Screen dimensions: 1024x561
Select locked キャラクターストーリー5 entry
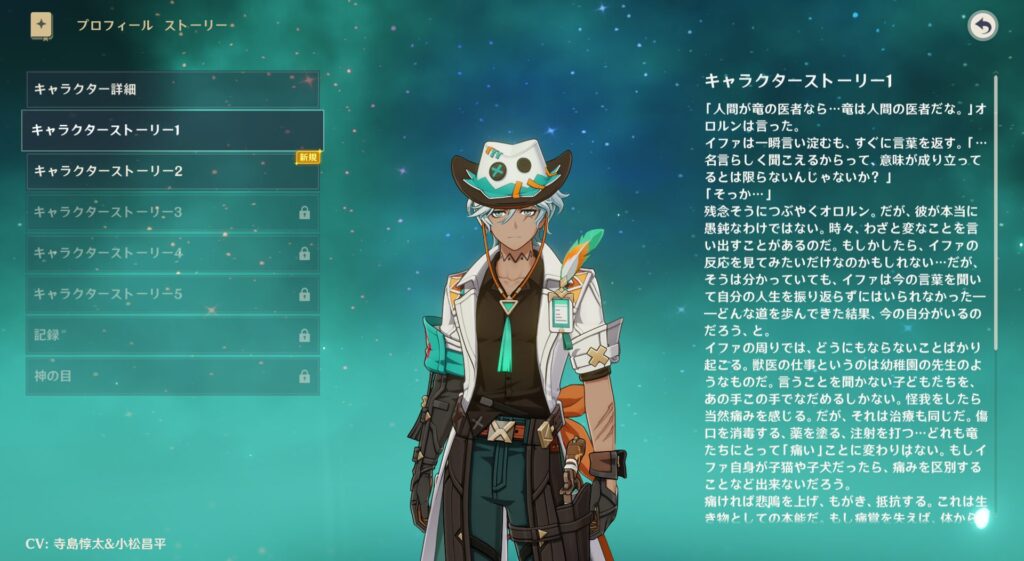coord(172,294)
